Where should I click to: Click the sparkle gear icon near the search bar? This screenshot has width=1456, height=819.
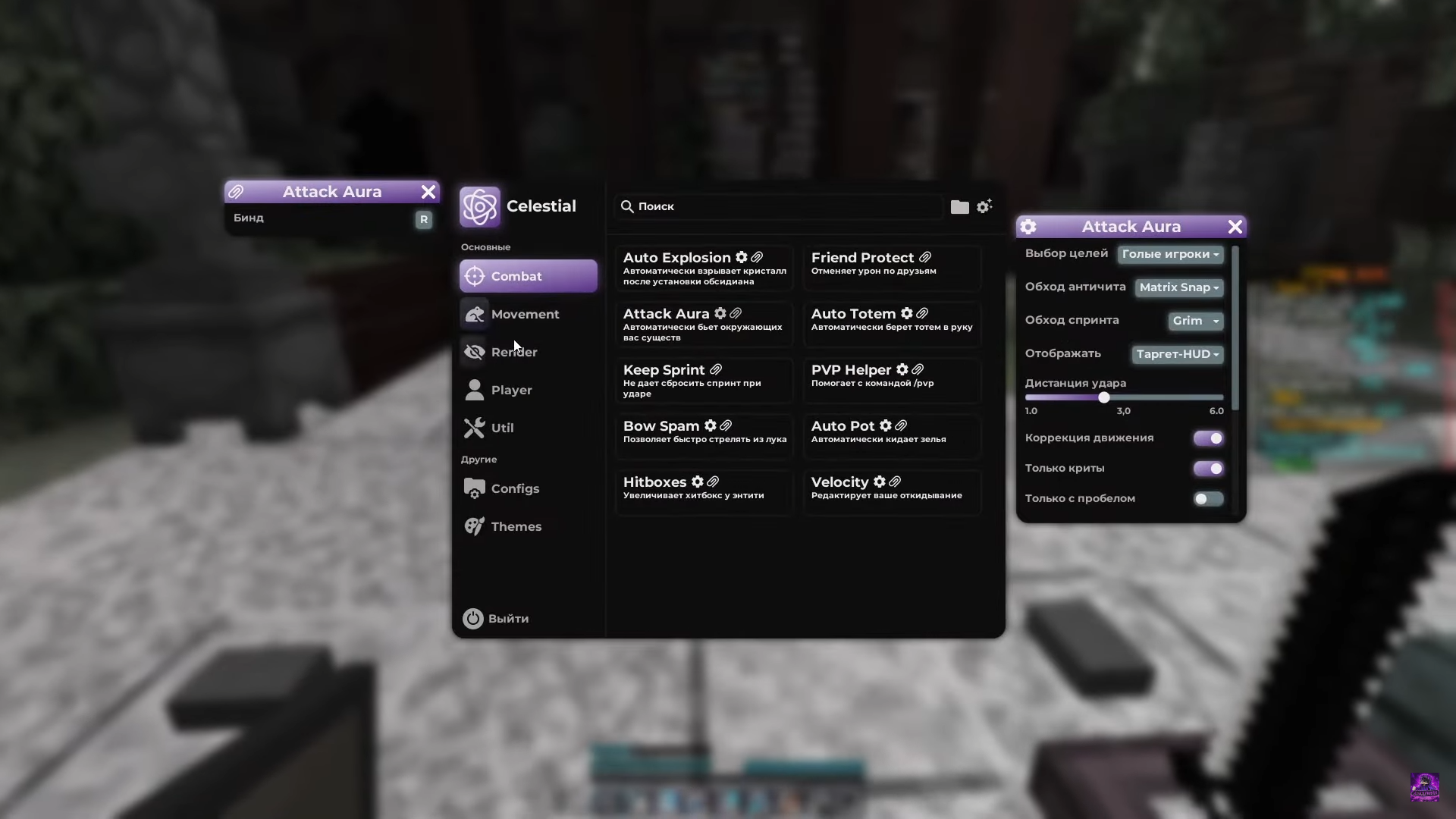coord(985,206)
